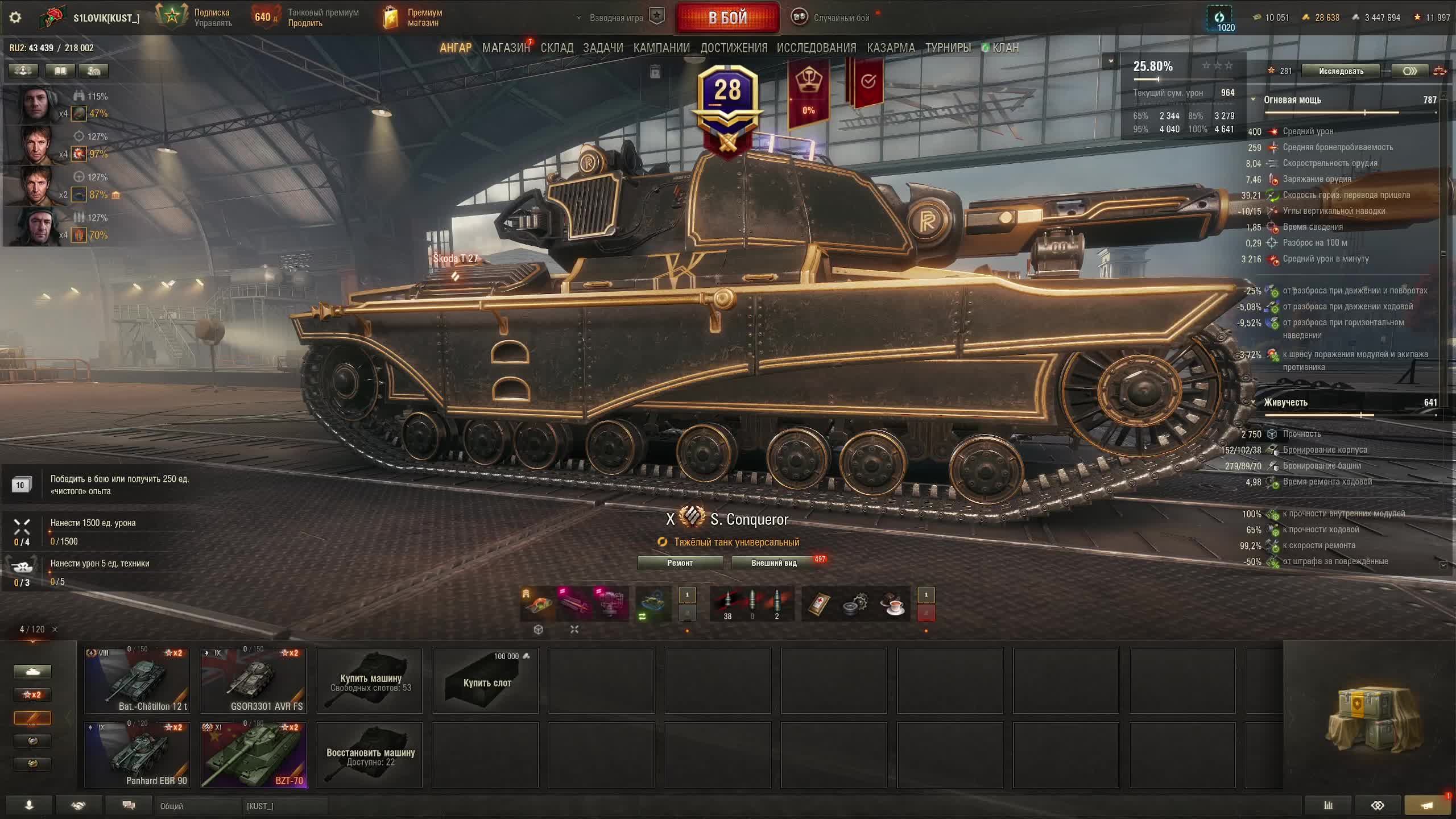
Task: Buy a slot with Купить слот
Action: pyautogui.click(x=486, y=681)
